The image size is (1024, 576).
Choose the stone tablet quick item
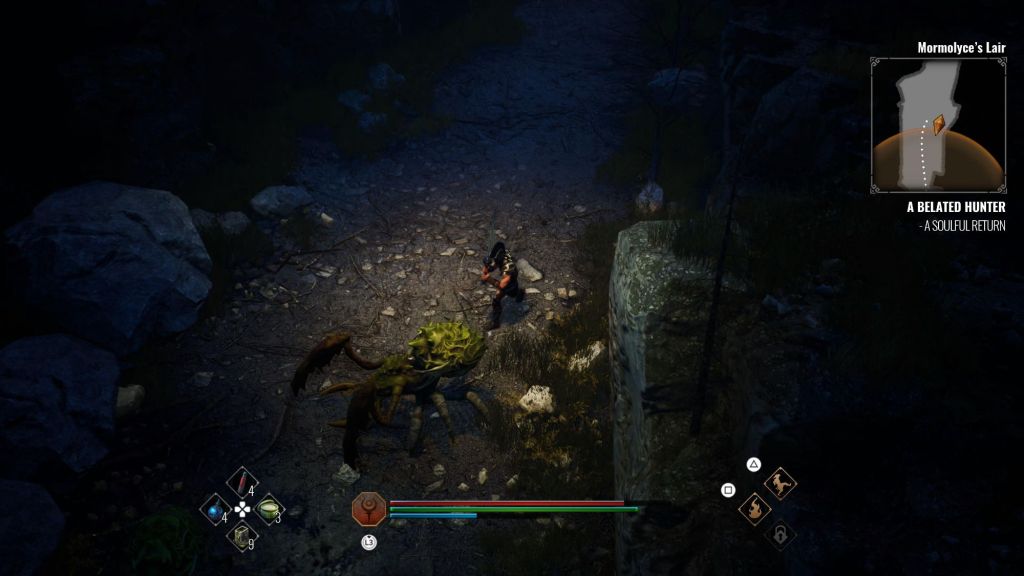241,537
